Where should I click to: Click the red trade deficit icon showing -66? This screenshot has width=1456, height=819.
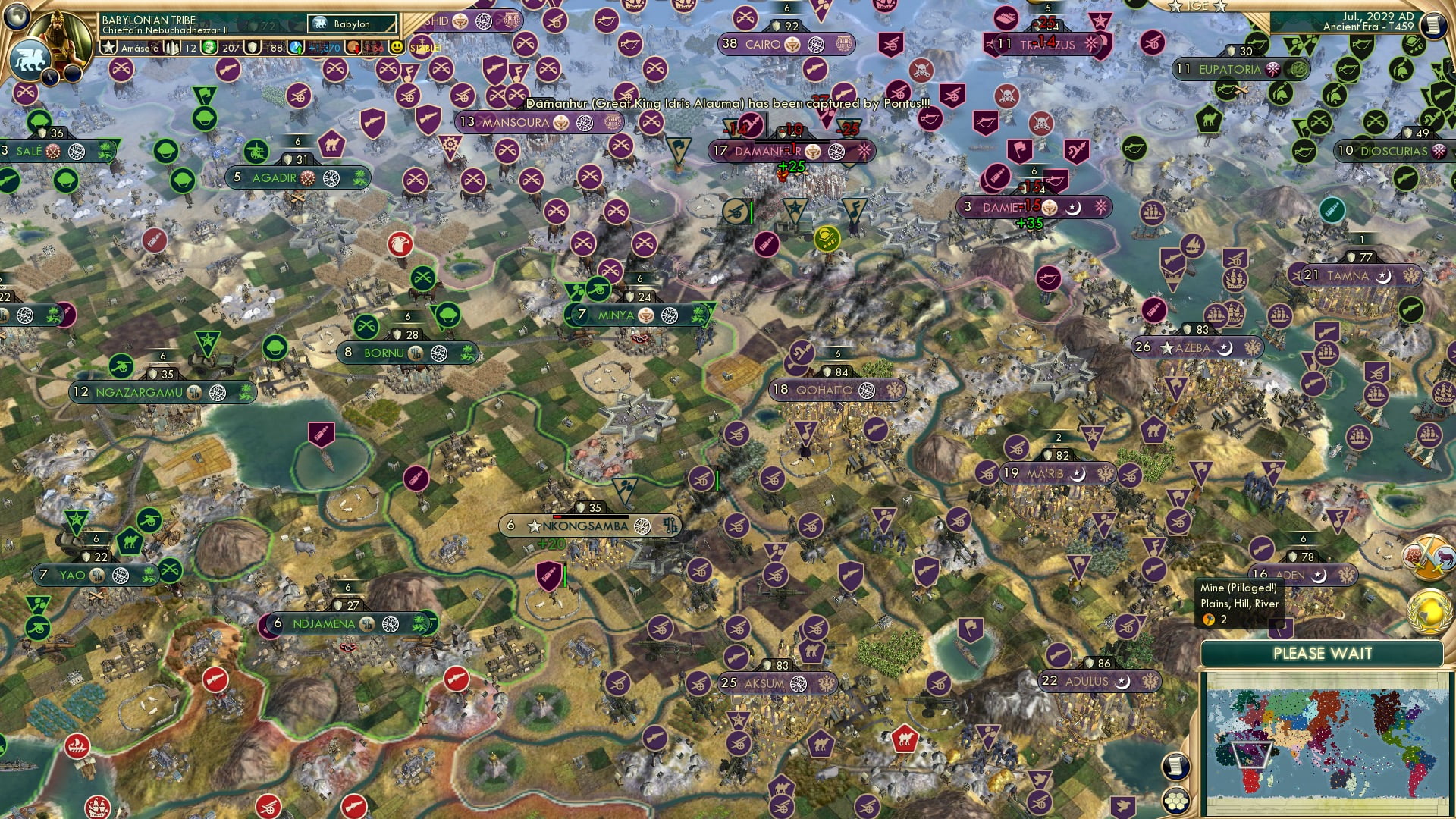[x=351, y=47]
